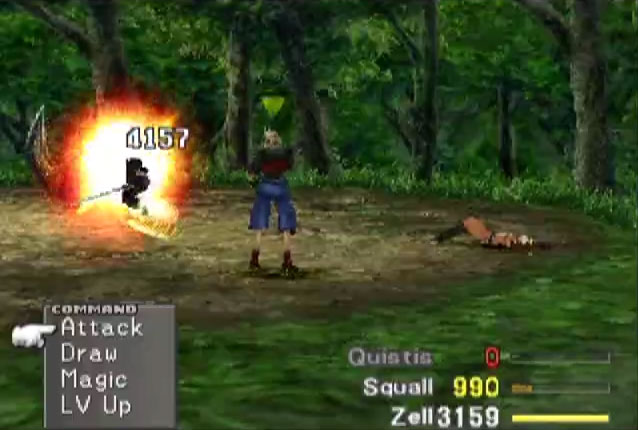The height and width of the screenshot is (430, 638).
Task: Select Quistis in the party list
Action: pos(390,357)
